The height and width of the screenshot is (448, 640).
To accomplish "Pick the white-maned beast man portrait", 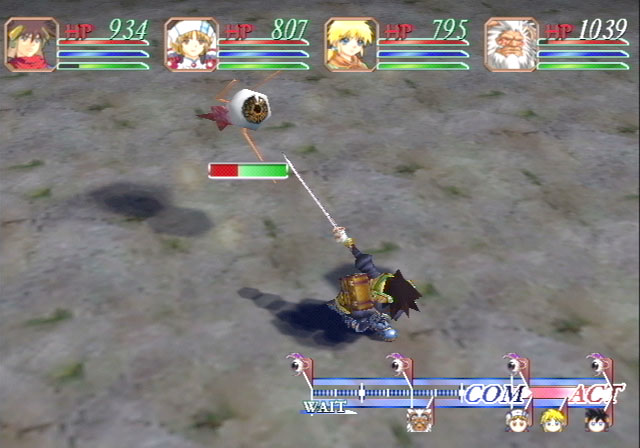I will coord(511,45).
